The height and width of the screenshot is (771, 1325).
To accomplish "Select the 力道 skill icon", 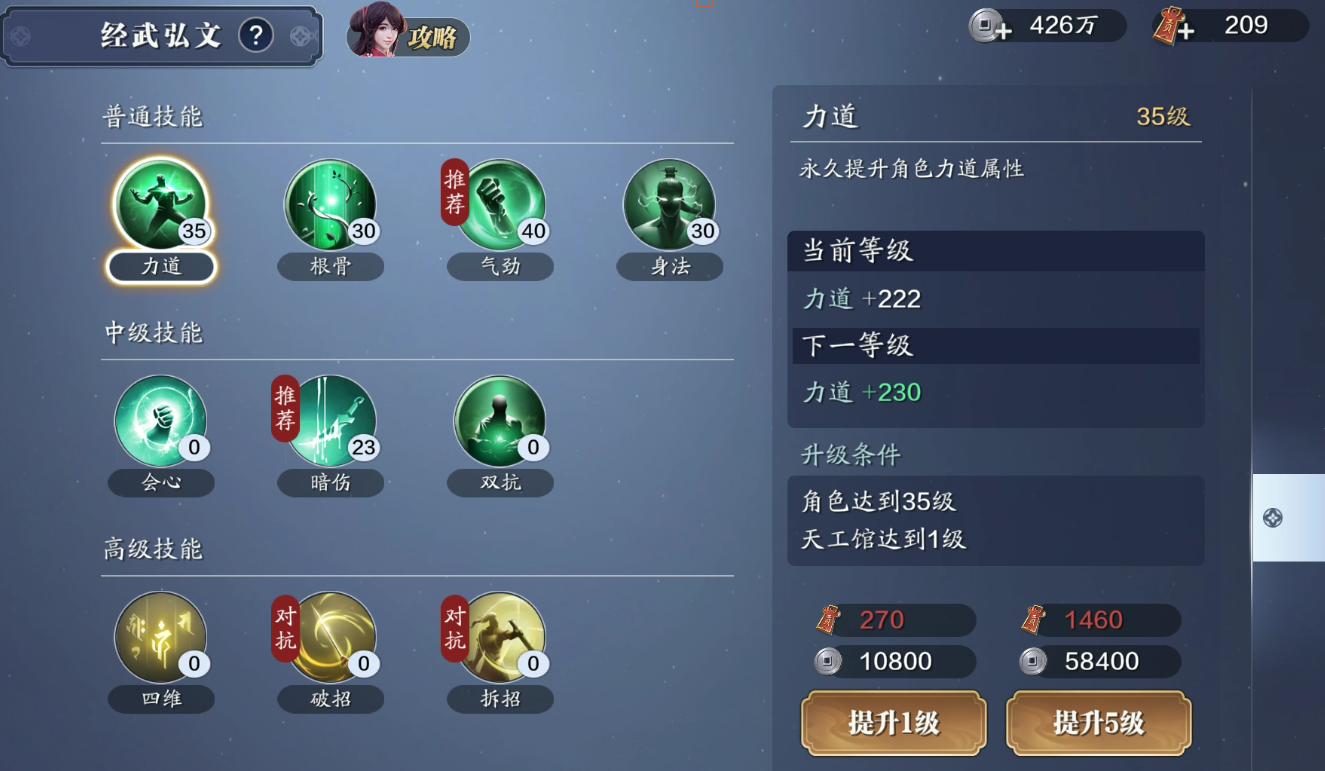I will 160,205.
